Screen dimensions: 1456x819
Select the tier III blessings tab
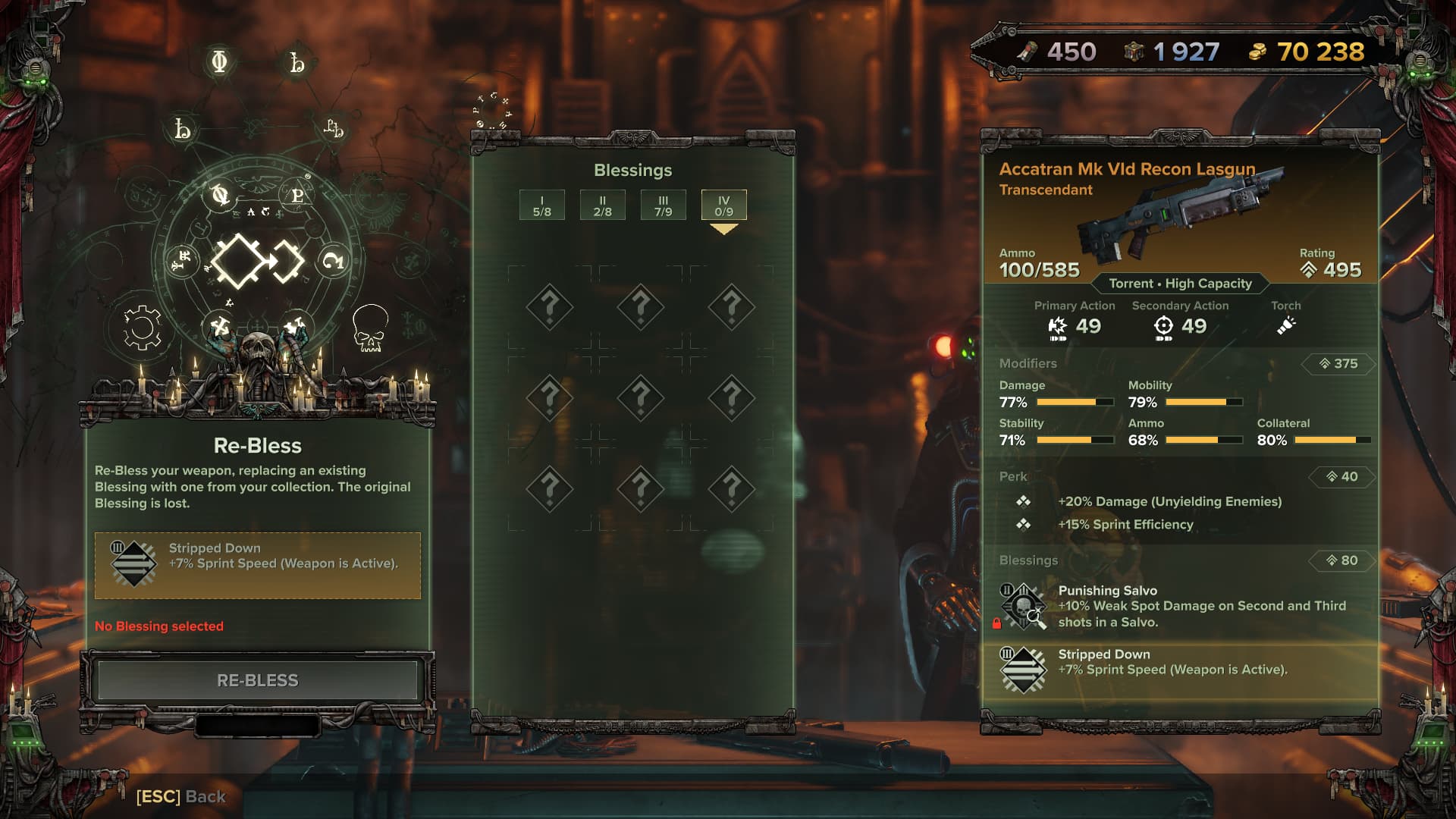663,206
